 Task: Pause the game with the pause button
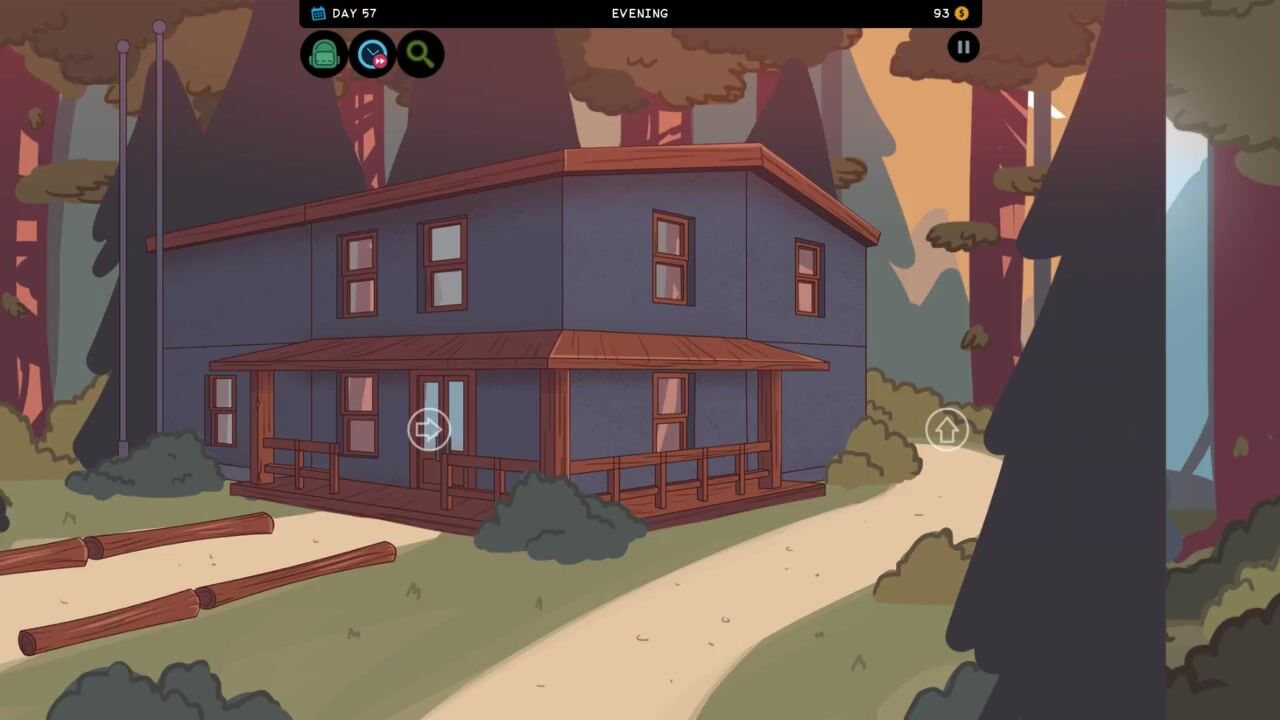click(x=963, y=47)
